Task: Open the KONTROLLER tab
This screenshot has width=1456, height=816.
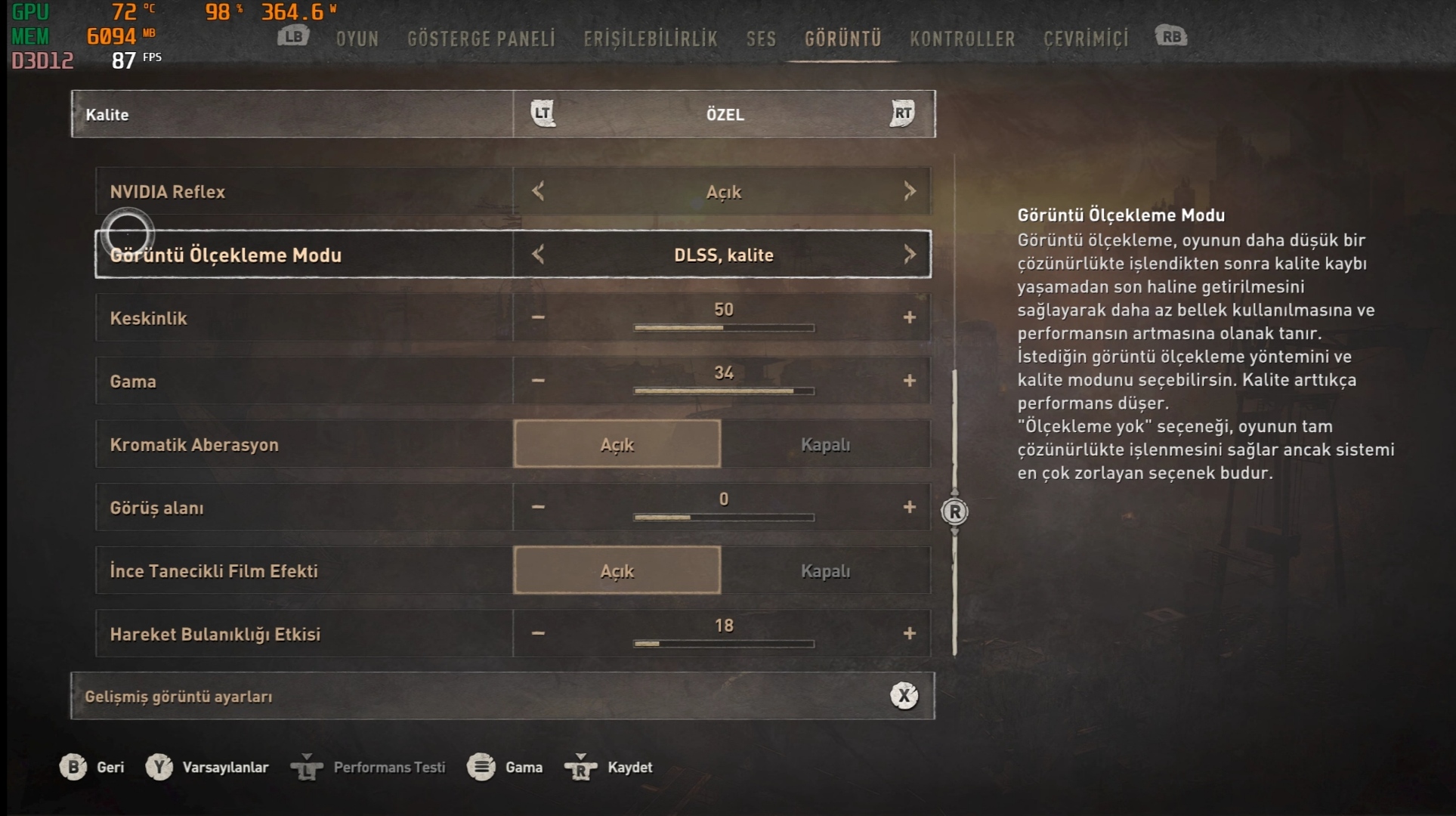Action: [962, 39]
